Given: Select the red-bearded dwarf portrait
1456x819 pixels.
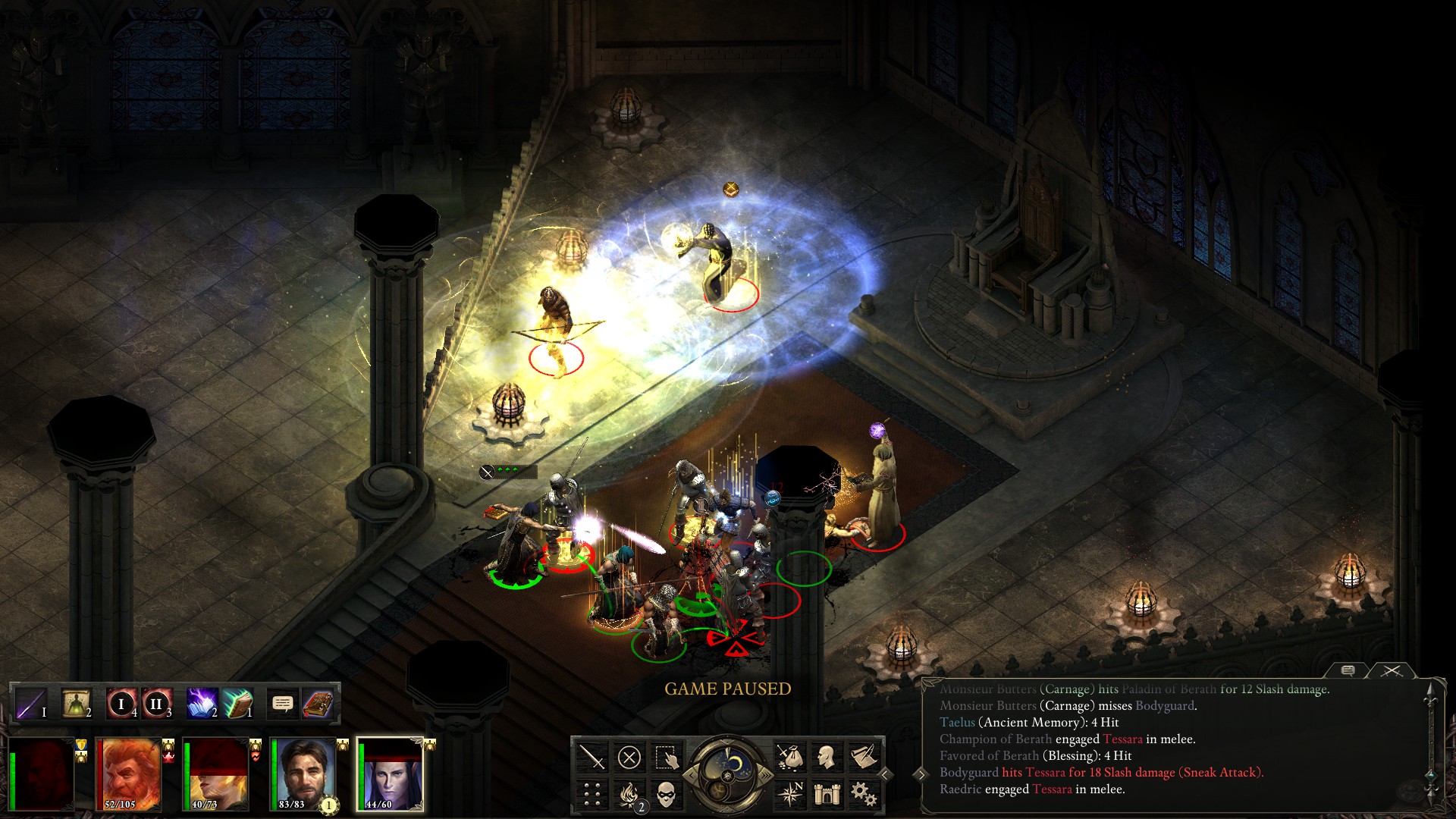Looking at the screenshot, I should tap(129, 773).
